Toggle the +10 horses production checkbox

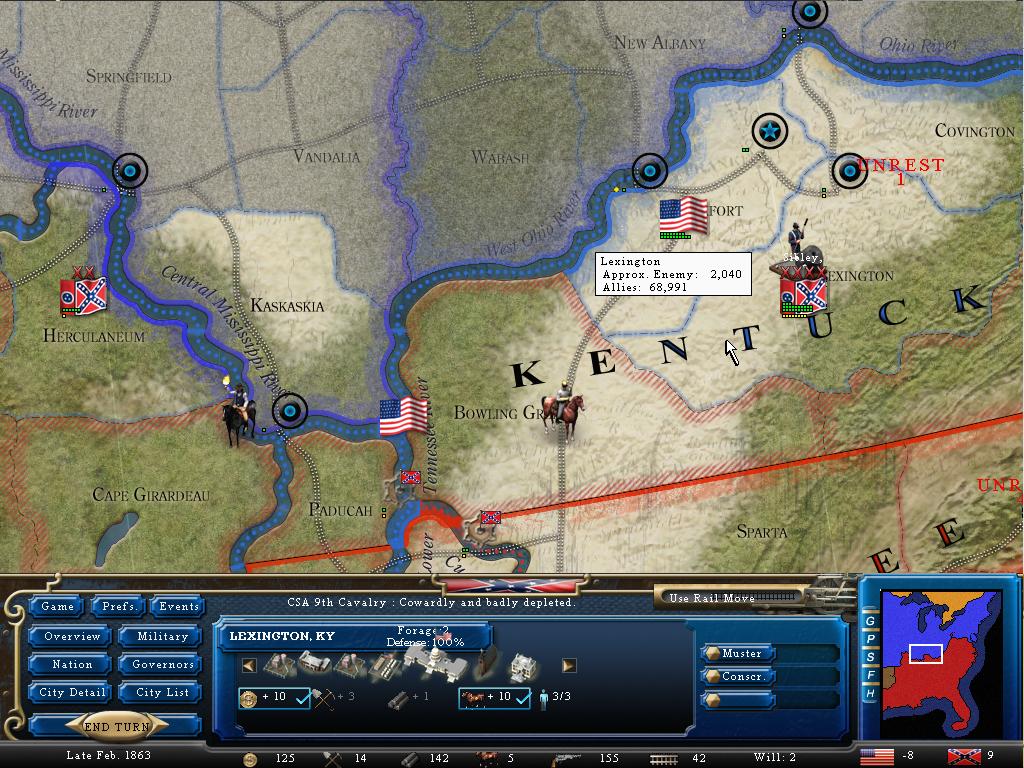522,698
